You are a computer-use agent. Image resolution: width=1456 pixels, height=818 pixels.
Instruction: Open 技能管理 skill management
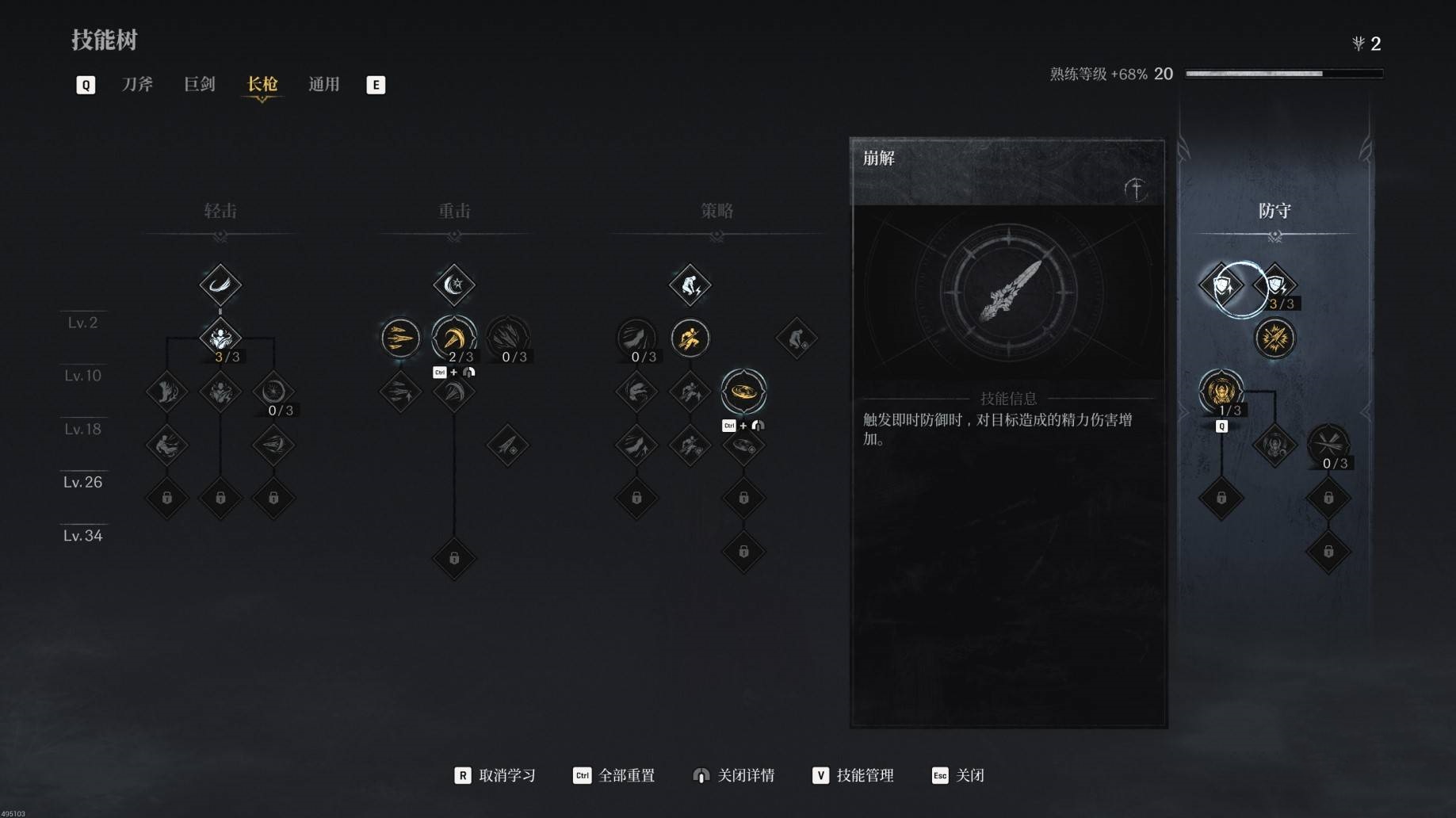coord(853,775)
